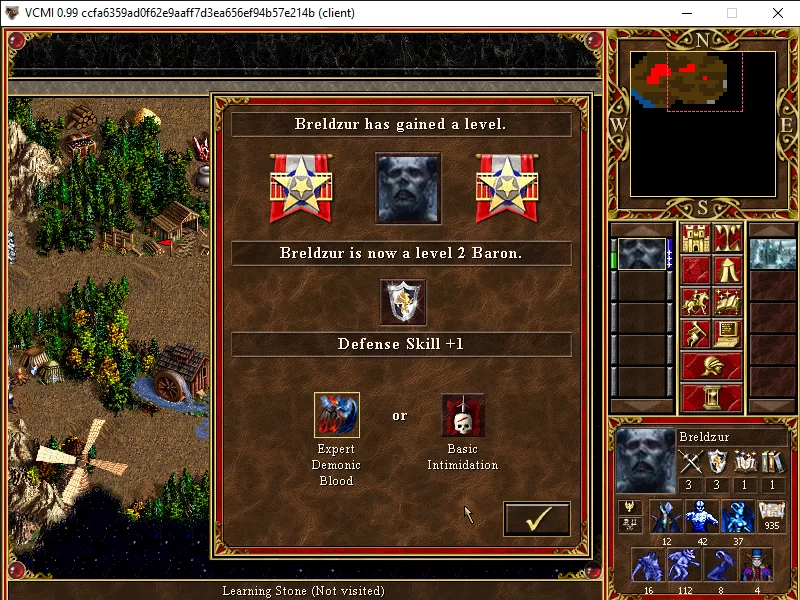The height and width of the screenshot is (600, 800).
Task: Confirm level-up with the checkmark button
Action: click(x=536, y=519)
